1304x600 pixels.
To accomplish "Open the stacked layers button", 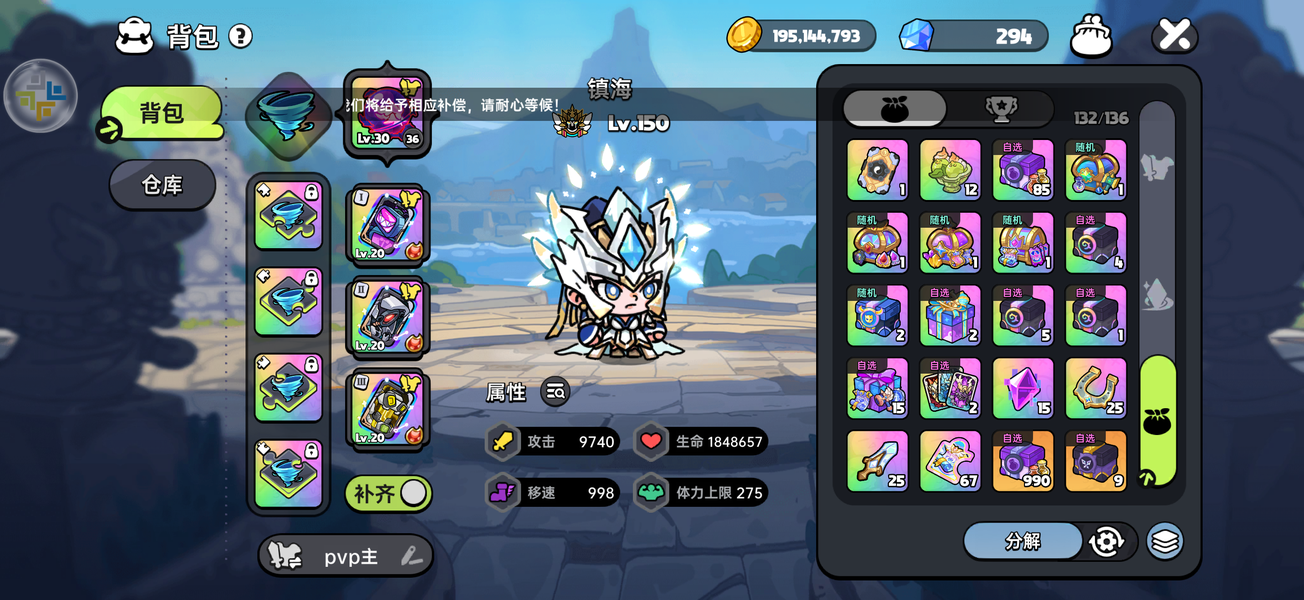I will 1164,541.
